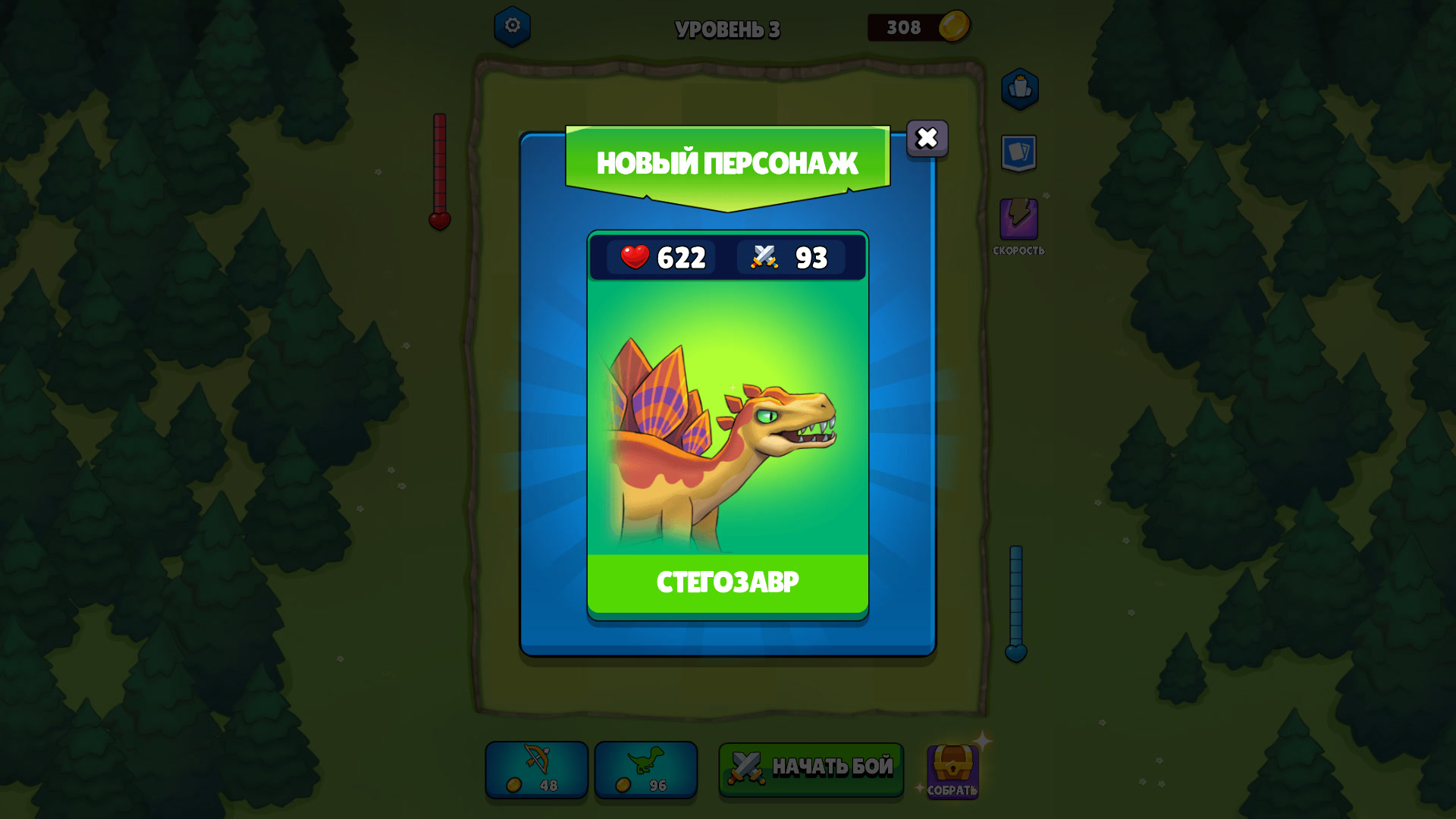The image size is (1456, 819).
Task: Click the heart icon showing 622 health
Action: 635,258
